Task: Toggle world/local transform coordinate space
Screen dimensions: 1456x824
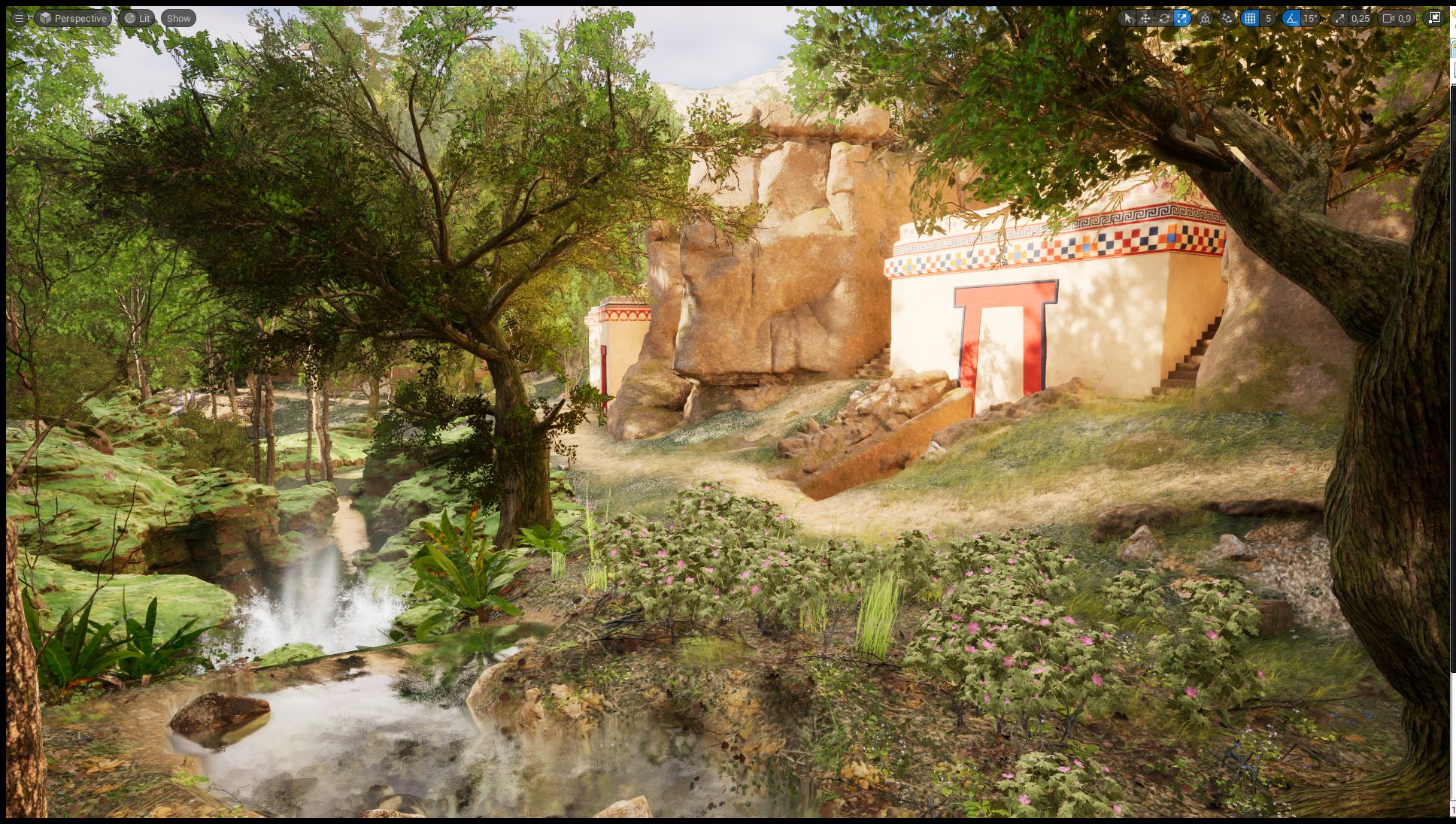Action: tap(1205, 19)
